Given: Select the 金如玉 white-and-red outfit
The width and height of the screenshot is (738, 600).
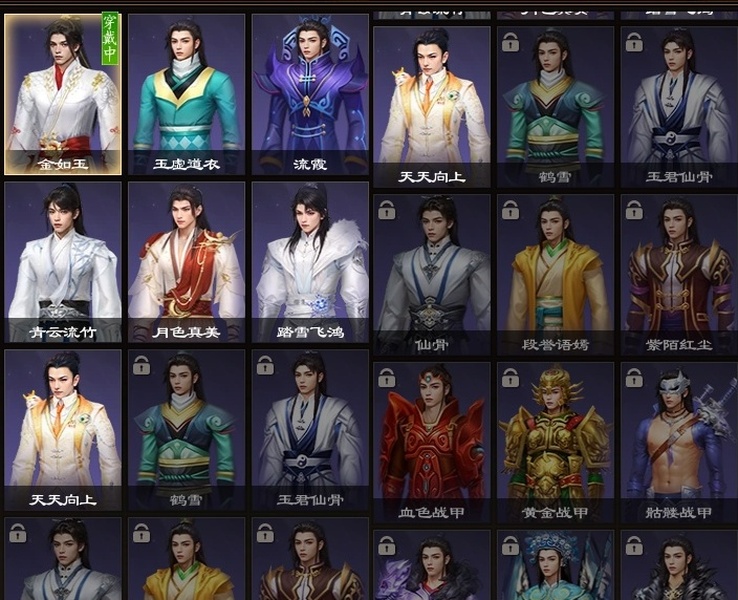Looking at the screenshot, I should coord(63,94).
